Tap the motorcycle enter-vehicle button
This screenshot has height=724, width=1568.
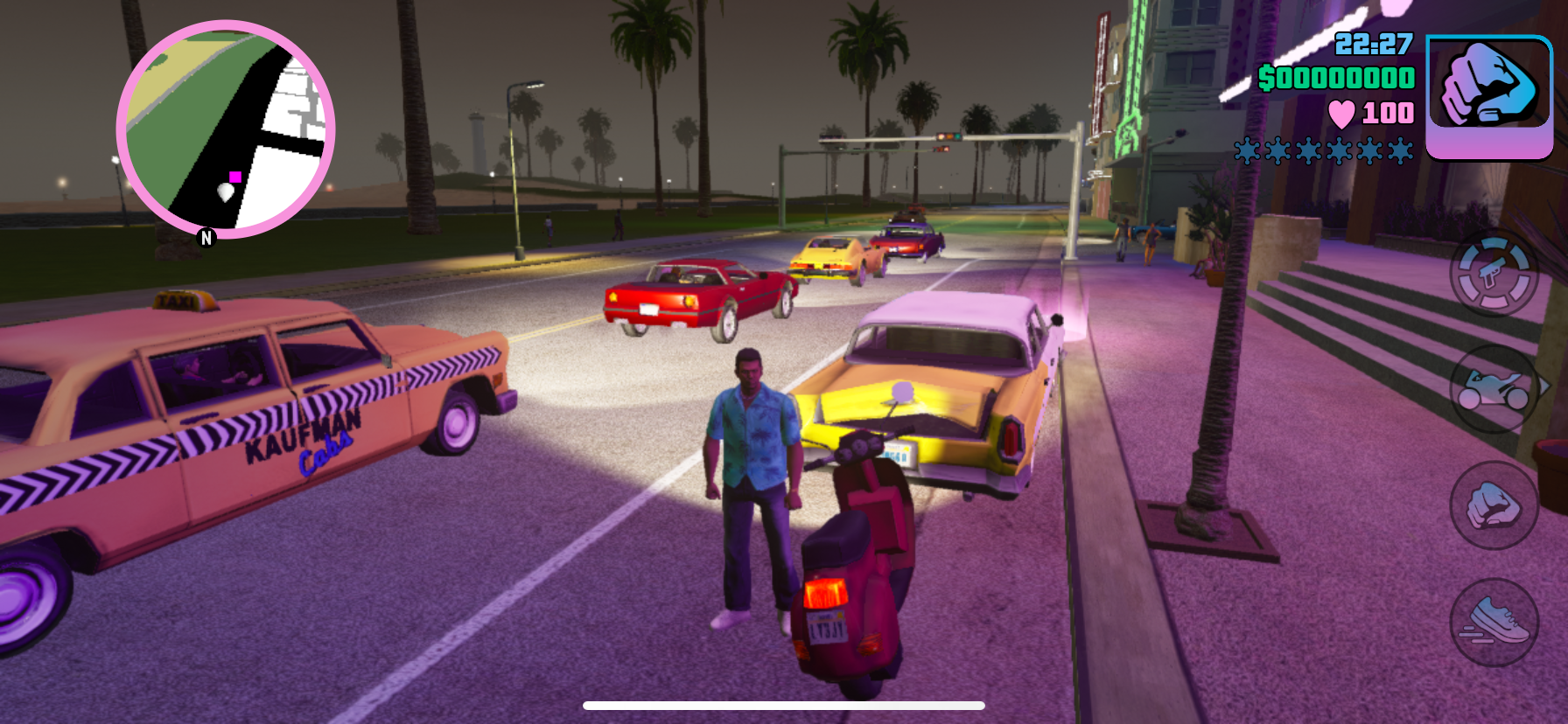coord(1494,389)
